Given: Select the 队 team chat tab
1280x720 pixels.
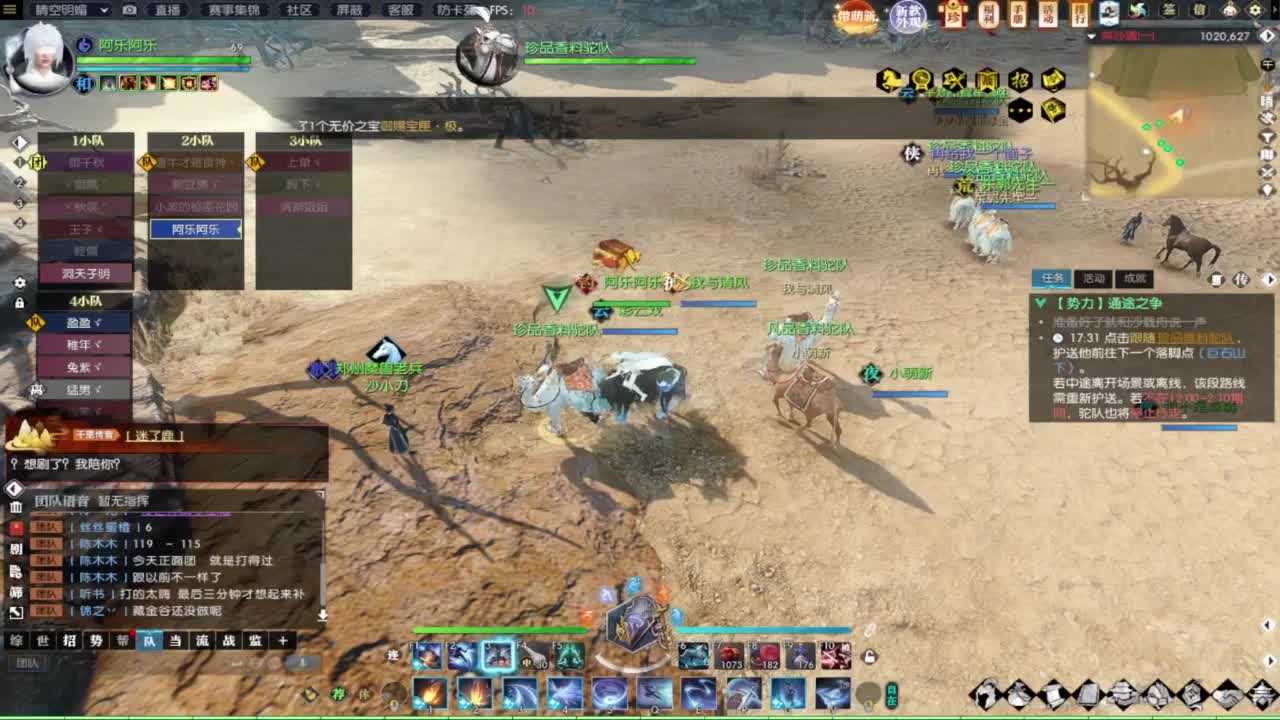Looking at the screenshot, I should 149,641.
